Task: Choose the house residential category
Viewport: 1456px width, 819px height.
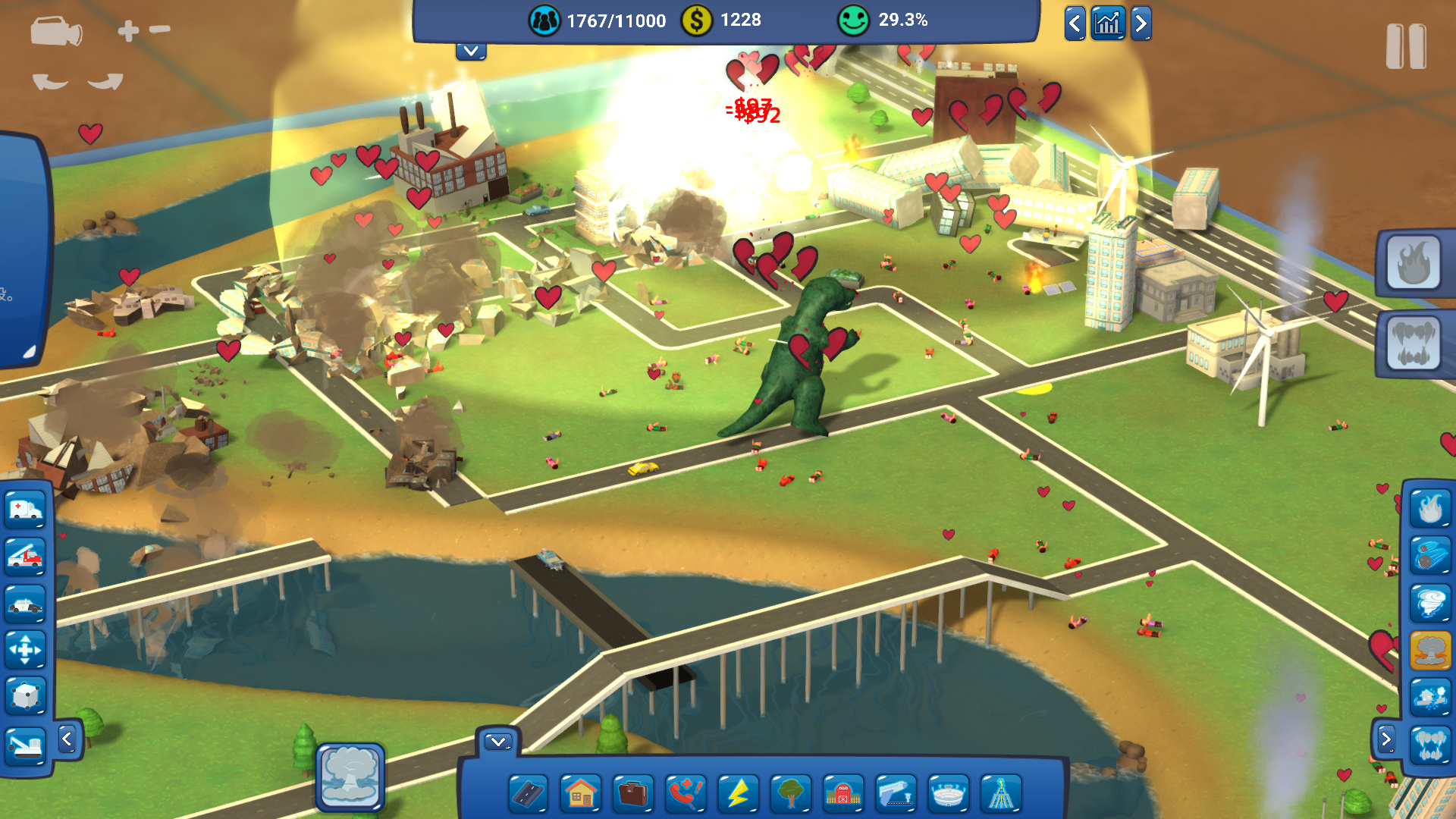Action: click(581, 794)
